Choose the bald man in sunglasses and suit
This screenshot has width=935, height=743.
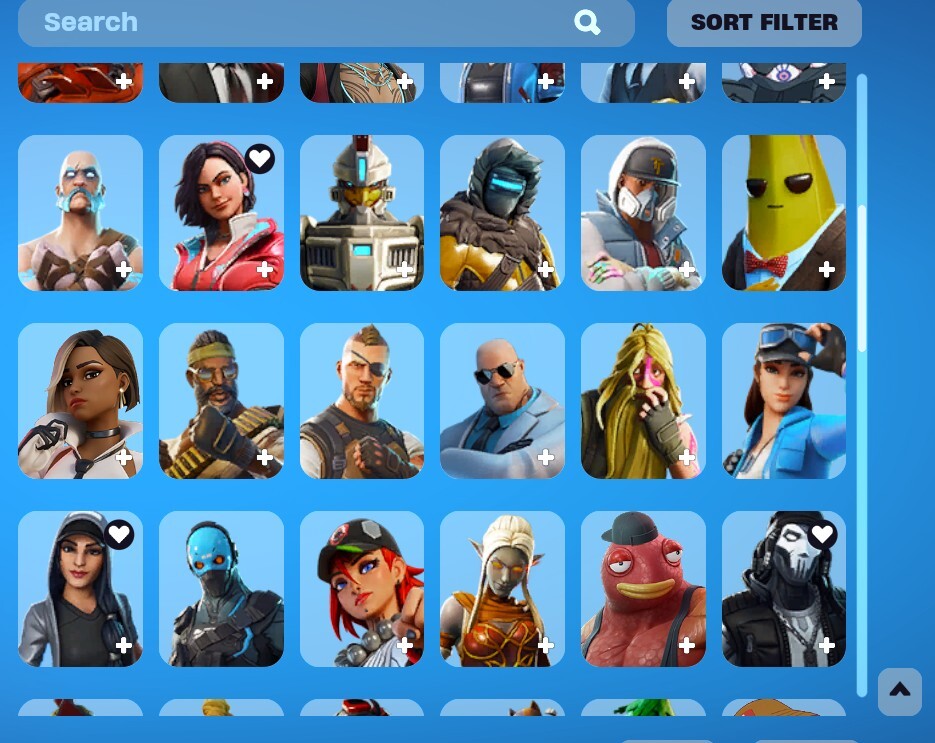pos(502,400)
